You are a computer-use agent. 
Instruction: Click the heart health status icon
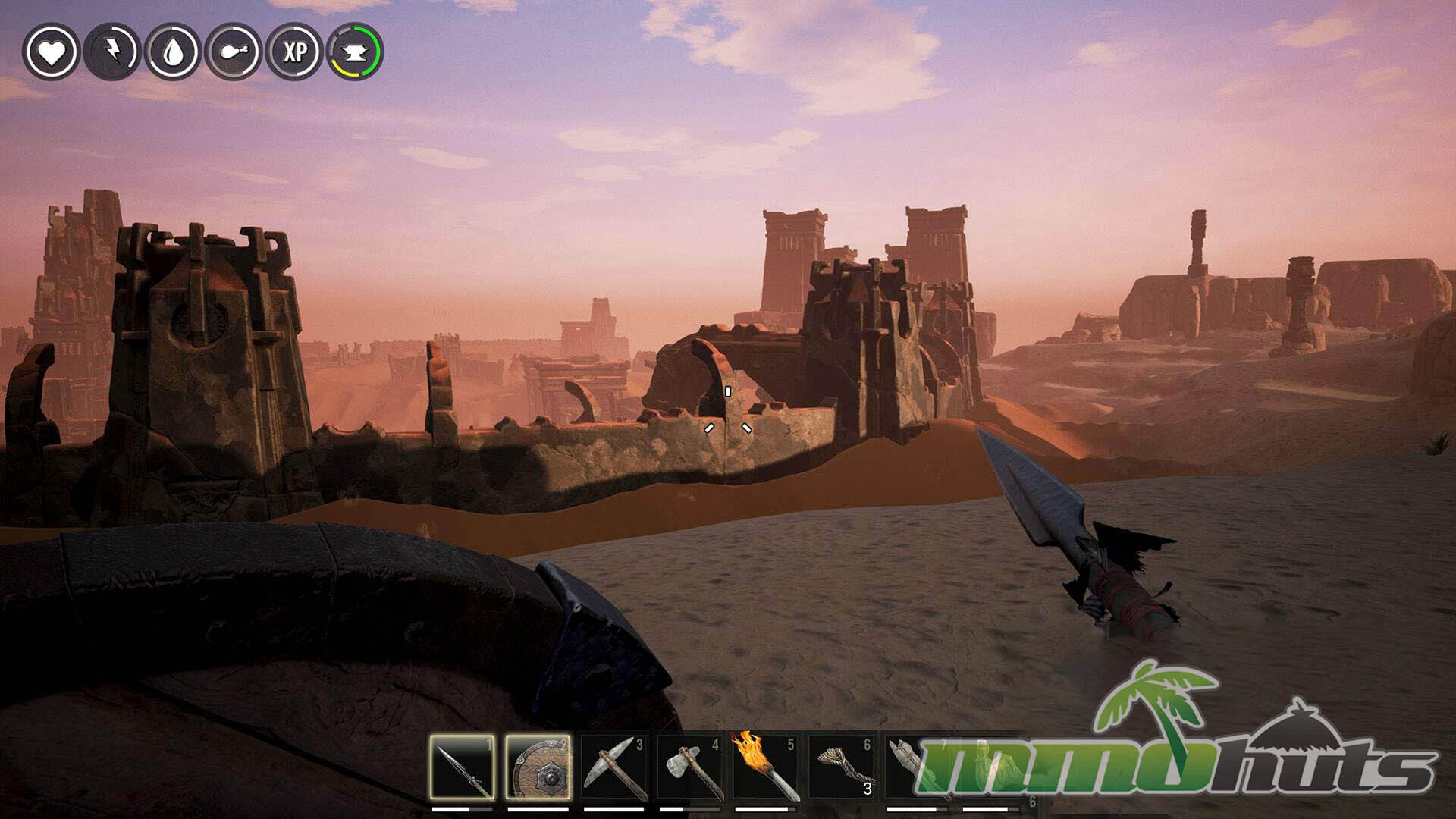(x=51, y=52)
